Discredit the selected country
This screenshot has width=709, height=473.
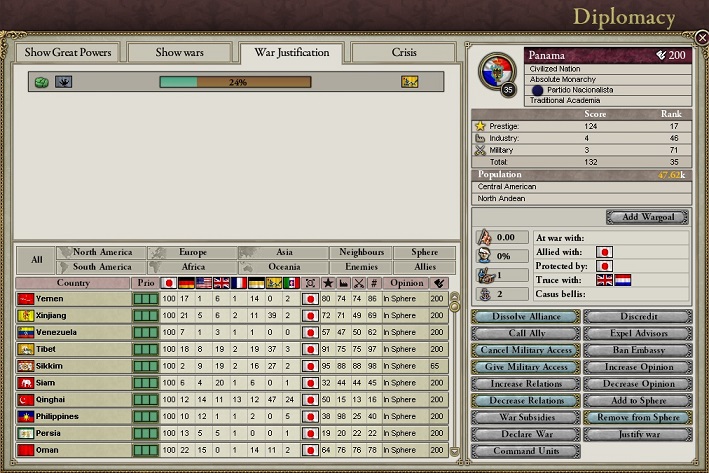[x=637, y=316]
